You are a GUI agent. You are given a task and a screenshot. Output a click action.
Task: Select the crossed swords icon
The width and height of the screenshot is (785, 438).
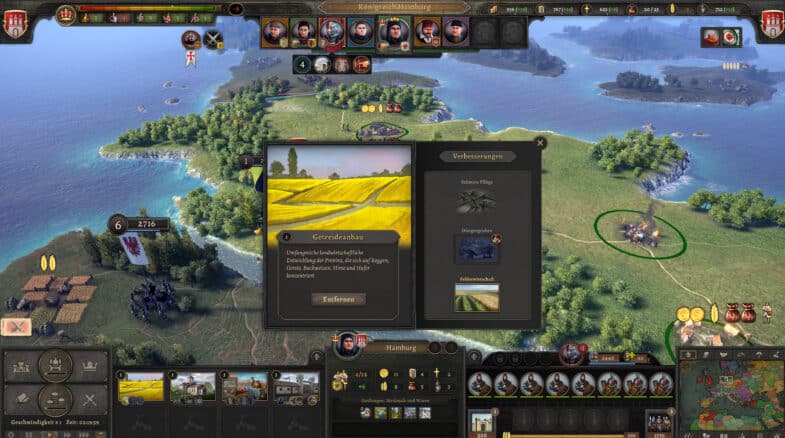[214, 39]
